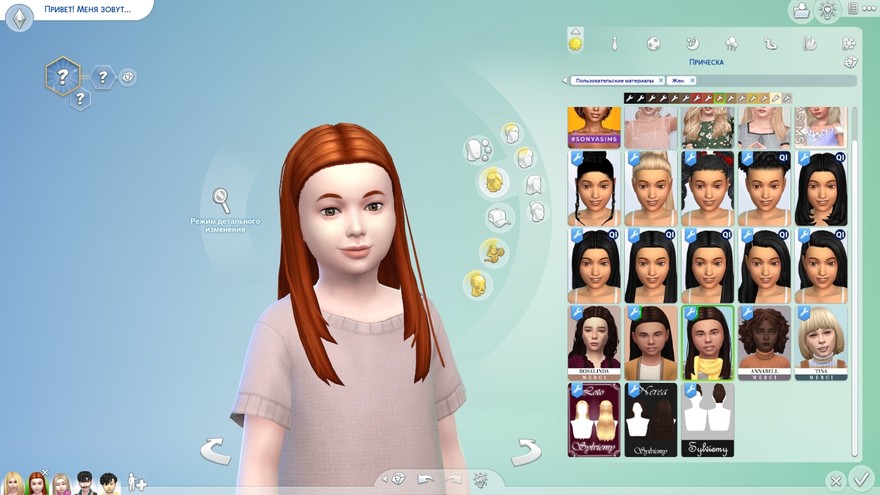Choose the Nerea Sylviemy hairstyle thumbnail
The width and height of the screenshot is (880, 495).
[651, 419]
